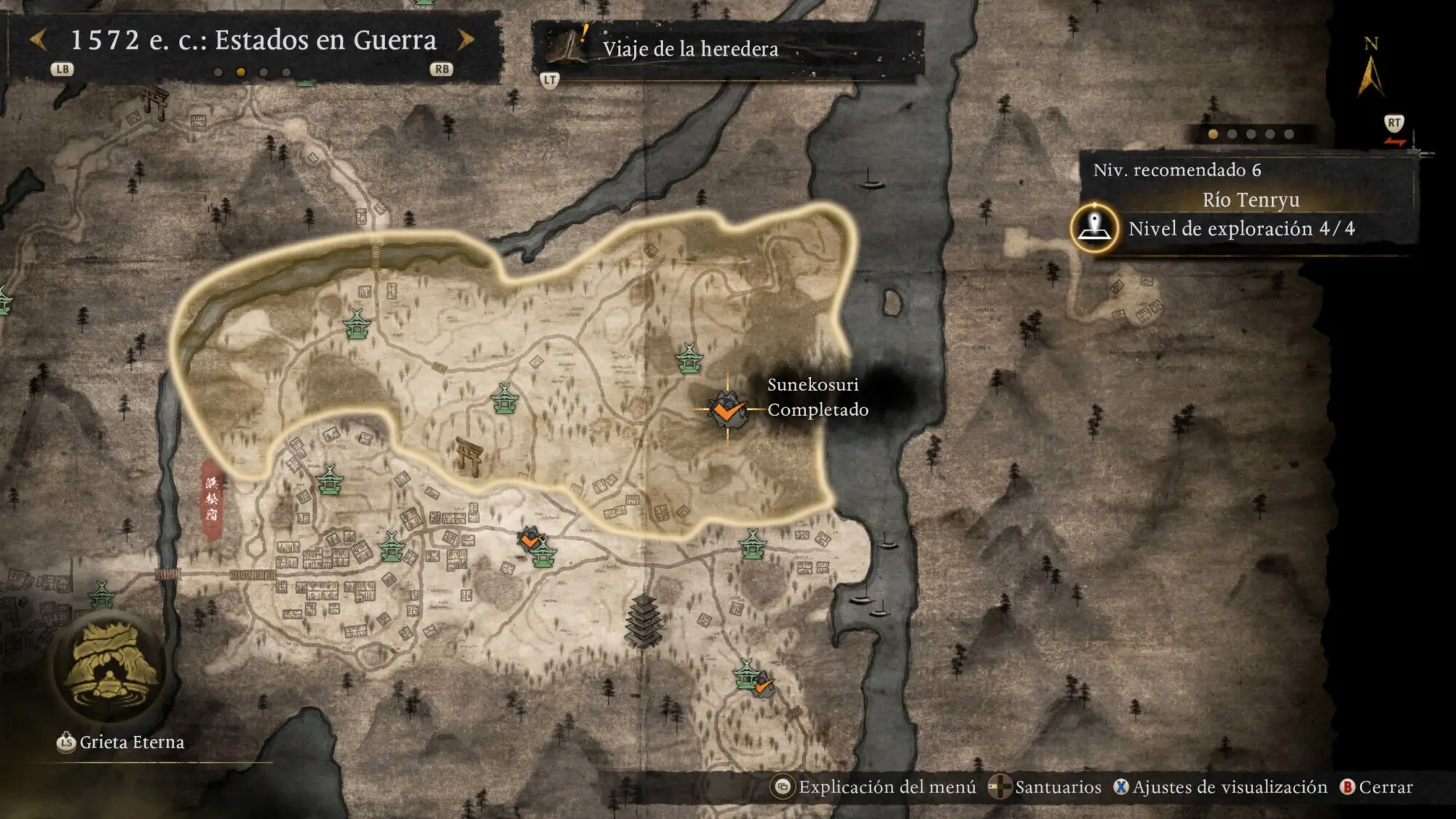This screenshot has width=1456, height=819.
Task: Open Ajustes de visualización
Action: click(1221, 787)
